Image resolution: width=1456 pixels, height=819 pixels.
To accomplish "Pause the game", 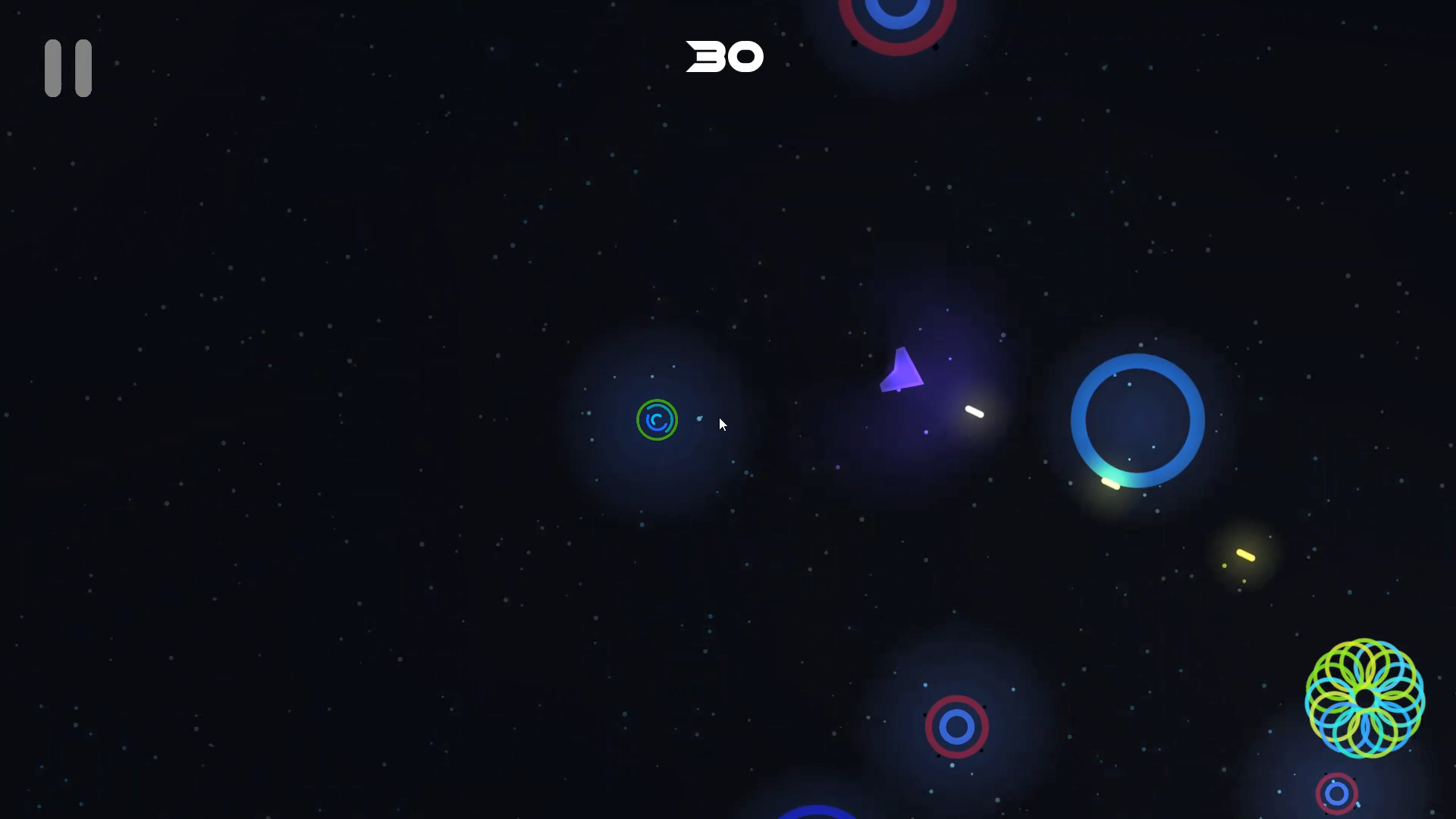I will 67,67.
